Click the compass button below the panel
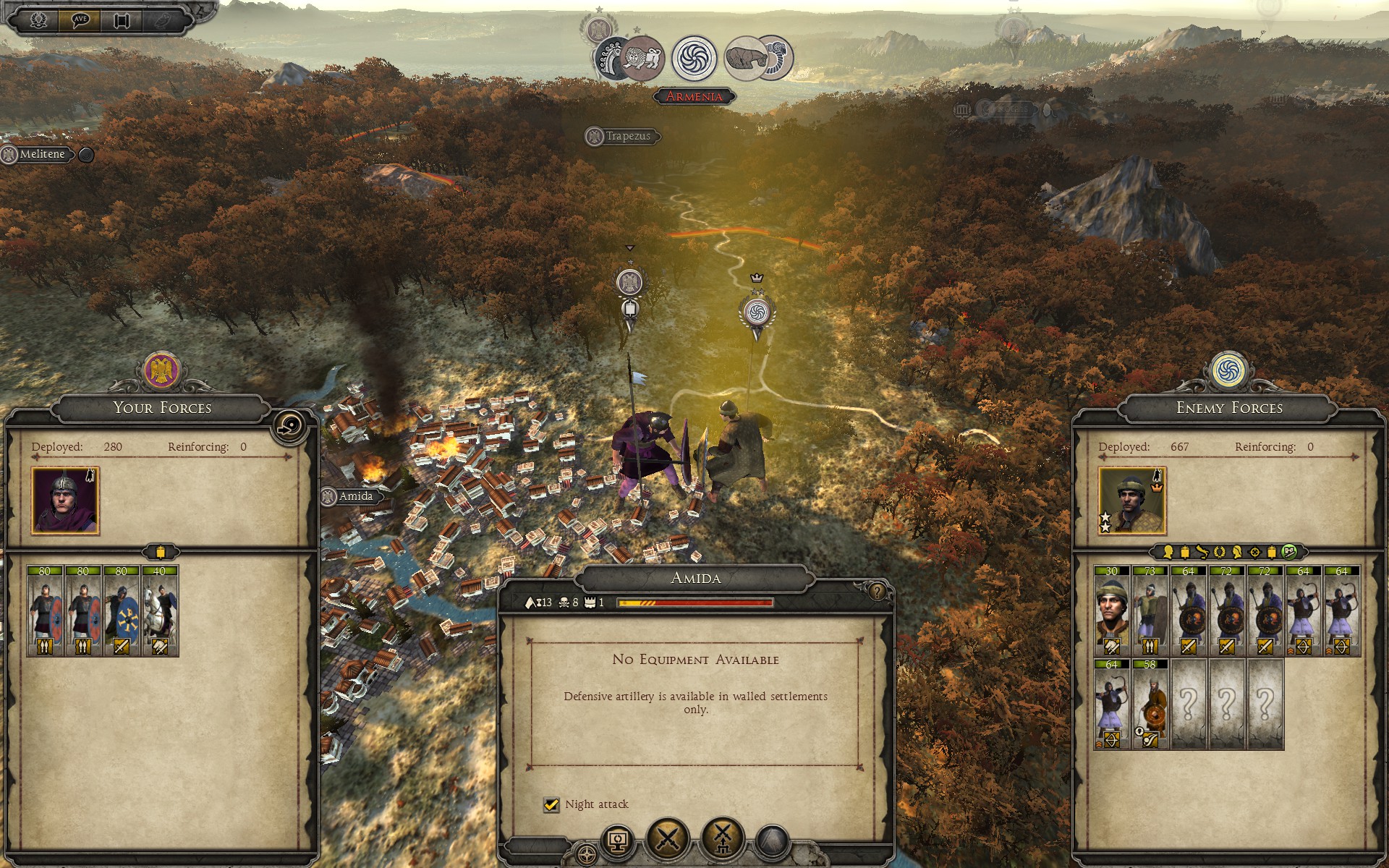The height and width of the screenshot is (868, 1389). (587, 854)
